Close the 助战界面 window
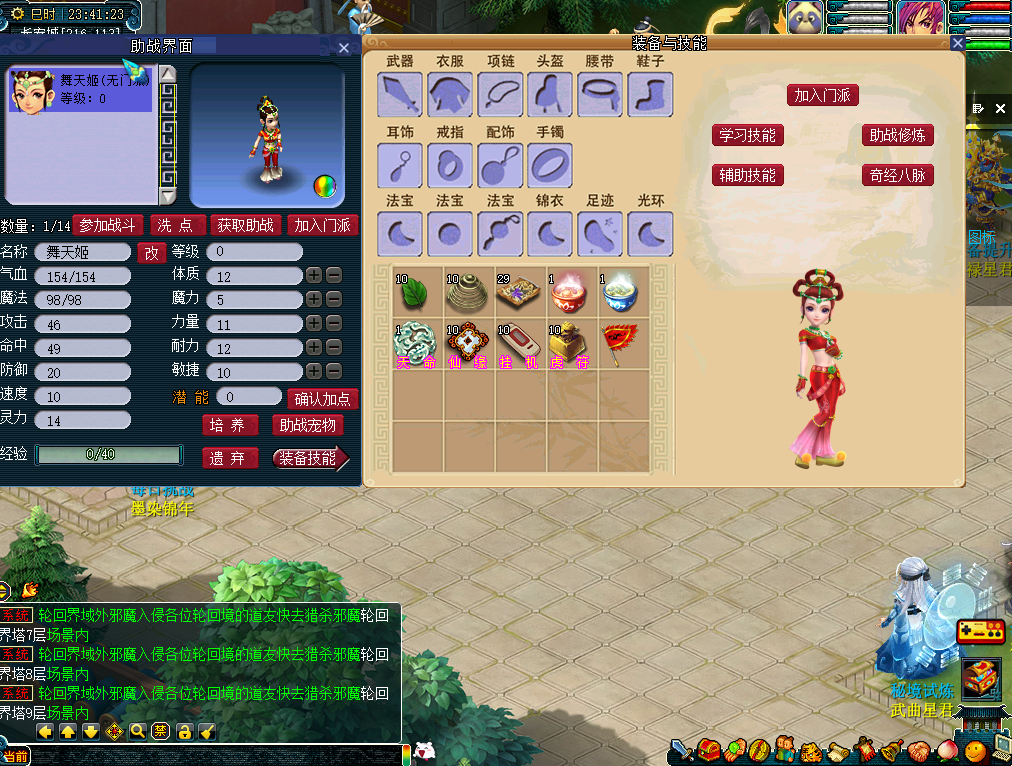The image size is (1012, 766). [x=344, y=47]
